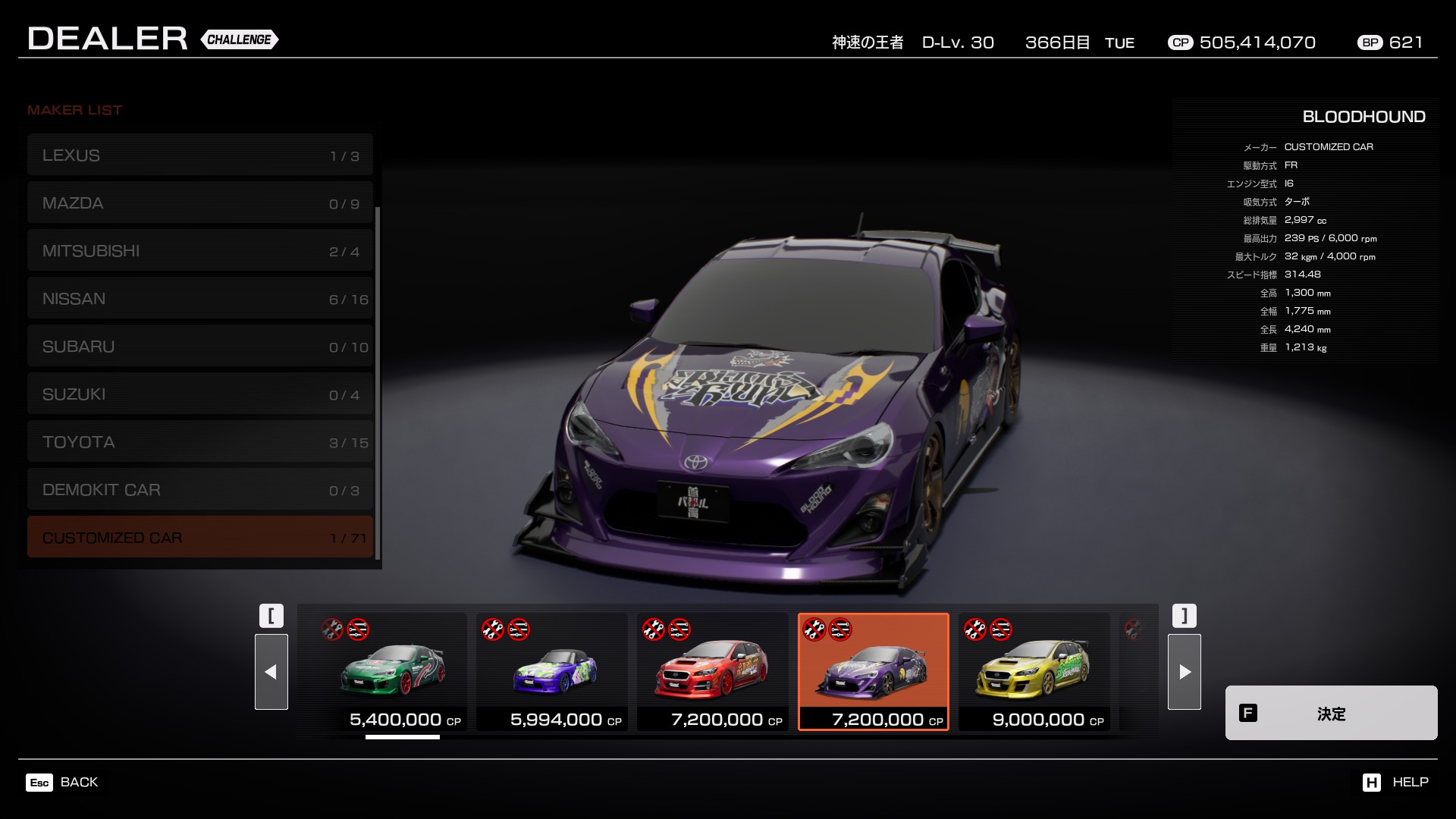This screenshot has width=1456, height=819.
Task: Open the TOYOTA maker entry
Action: click(199, 442)
